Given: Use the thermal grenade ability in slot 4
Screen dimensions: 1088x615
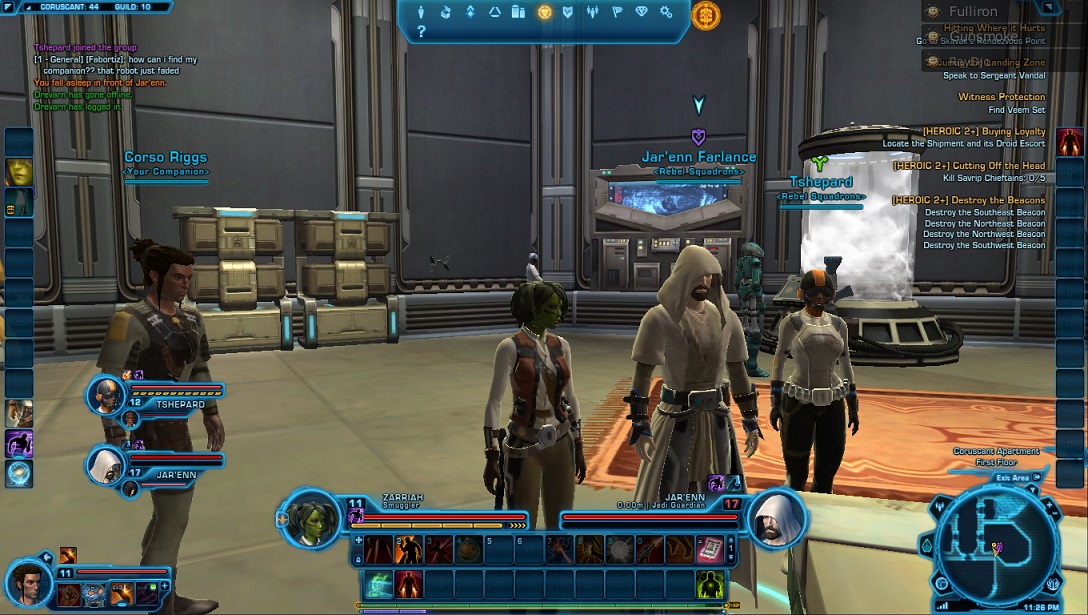Looking at the screenshot, I should coord(468,549).
